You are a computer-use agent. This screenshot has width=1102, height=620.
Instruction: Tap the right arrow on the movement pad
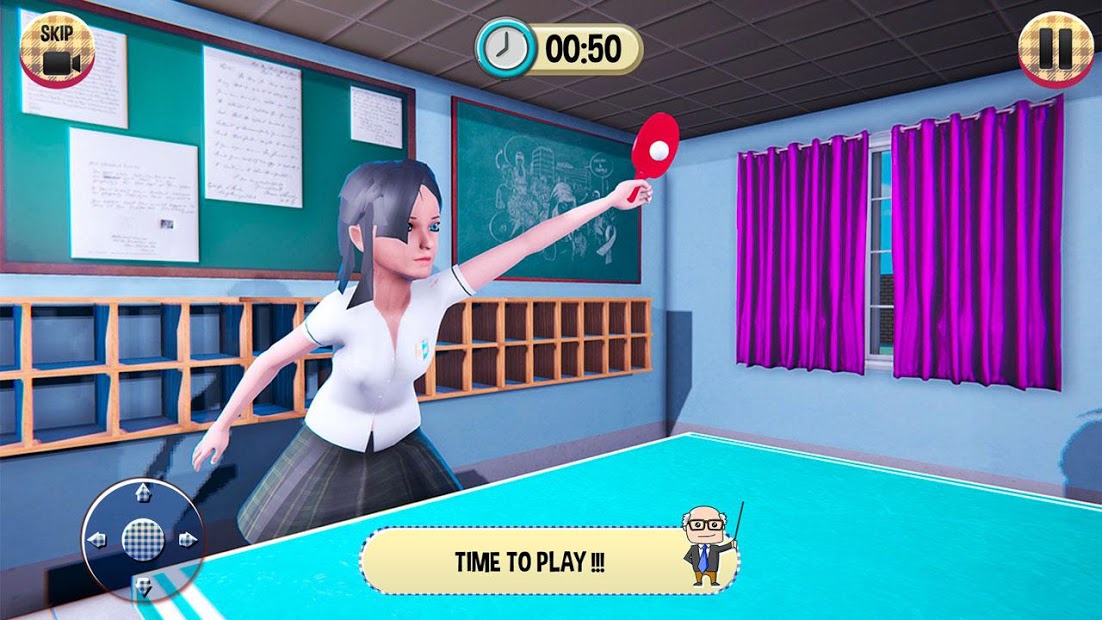click(x=187, y=540)
